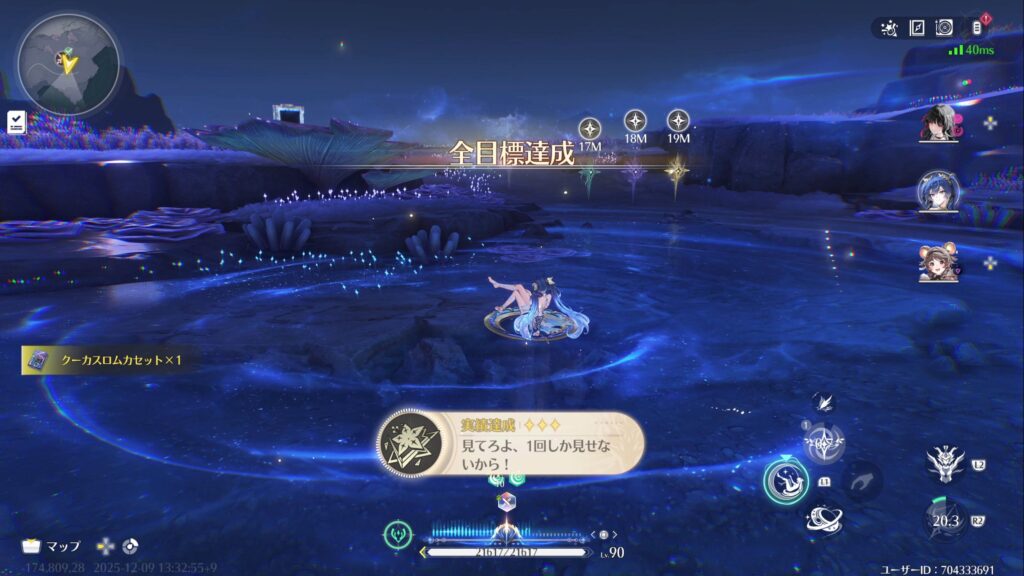Open the circular minimap
Screen dimensions: 1024x576
pyautogui.click(x=68, y=64)
